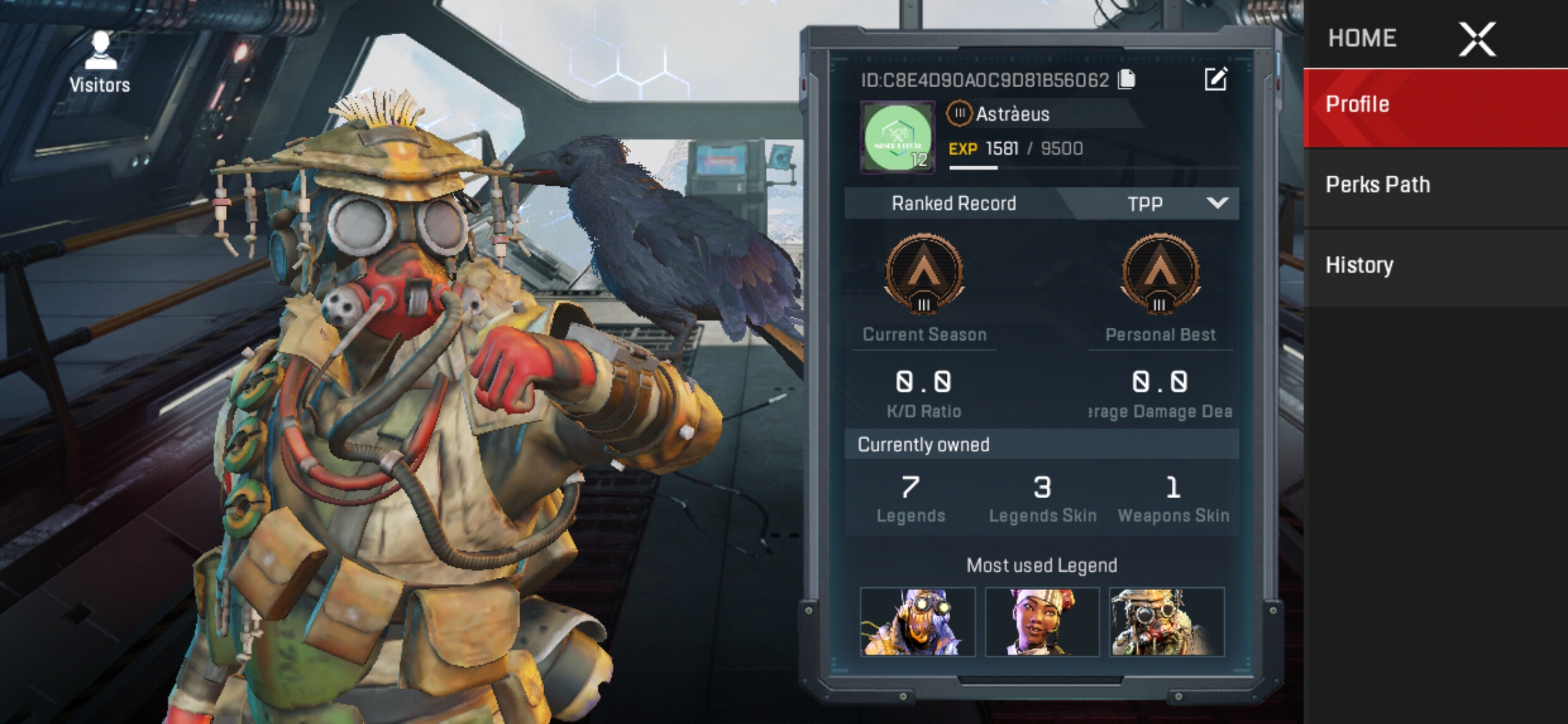Select the Profile menu entry
Viewport: 1568px width, 724px height.
coord(1435,105)
